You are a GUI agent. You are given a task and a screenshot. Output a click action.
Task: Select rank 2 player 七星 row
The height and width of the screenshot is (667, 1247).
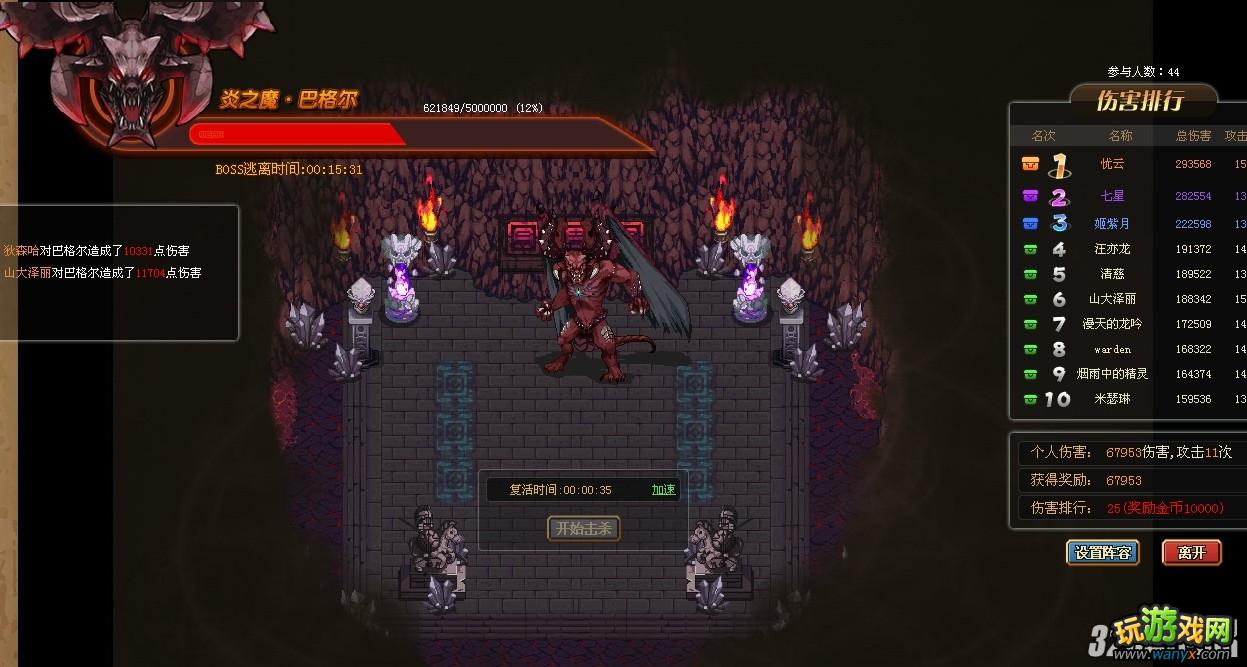coord(1113,196)
